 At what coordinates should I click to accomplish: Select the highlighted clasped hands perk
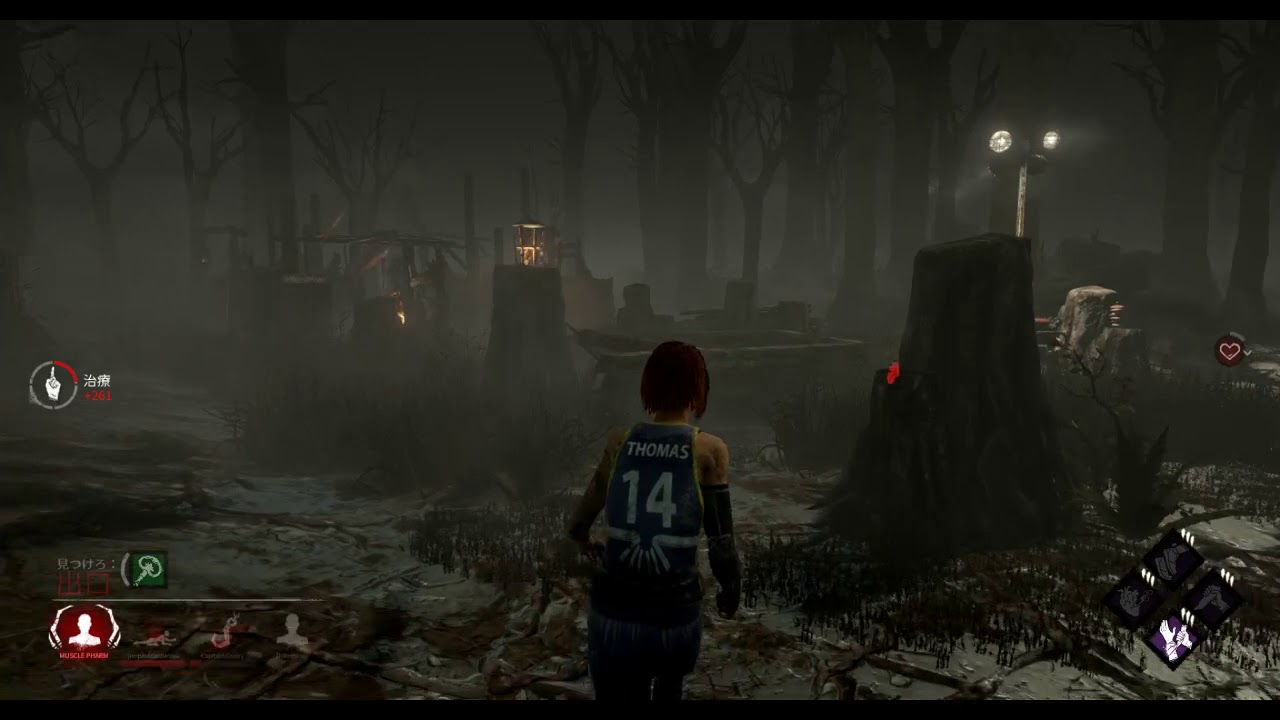click(x=1174, y=637)
